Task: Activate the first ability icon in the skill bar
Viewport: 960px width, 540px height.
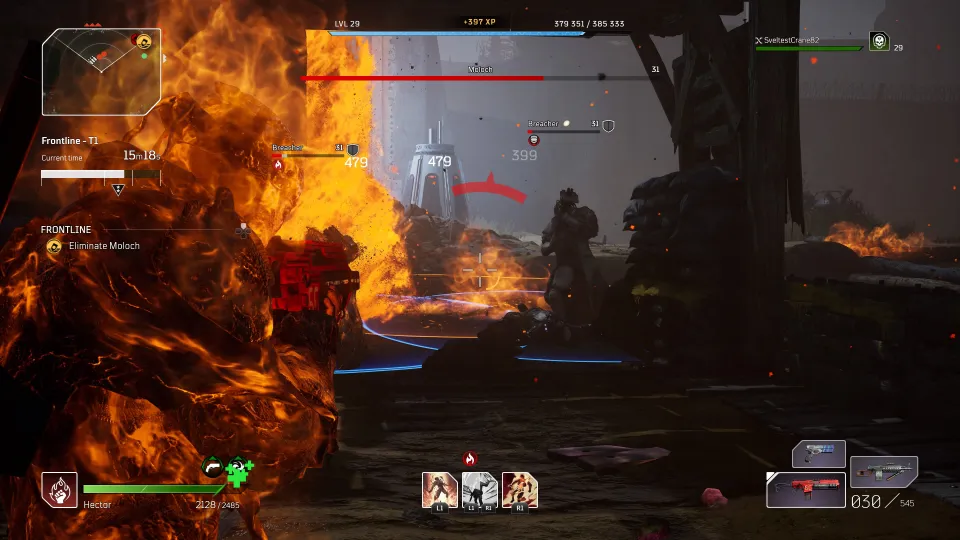Action: [440, 490]
